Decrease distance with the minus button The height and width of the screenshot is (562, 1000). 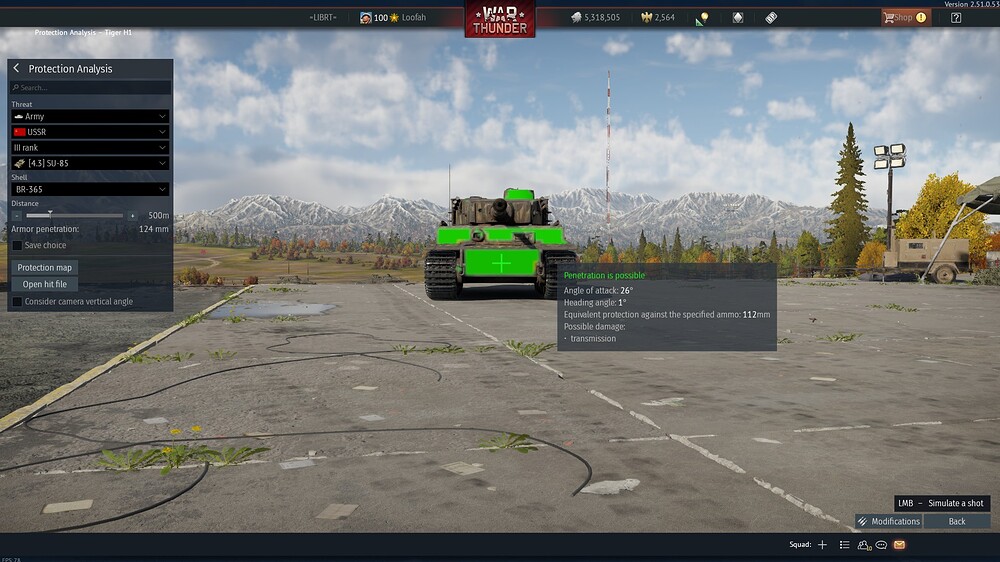click(17, 215)
